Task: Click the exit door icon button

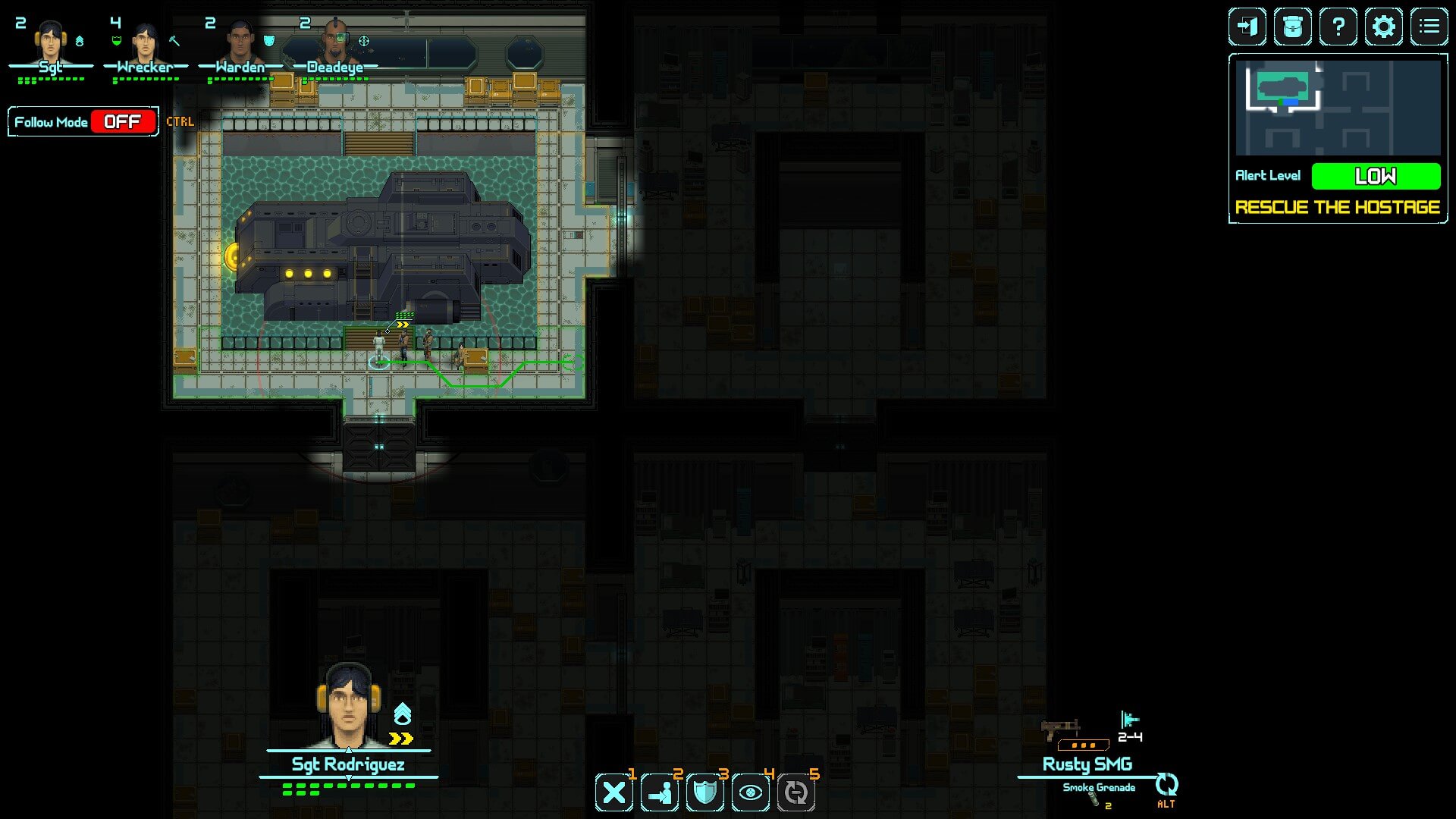Action: click(x=1247, y=27)
